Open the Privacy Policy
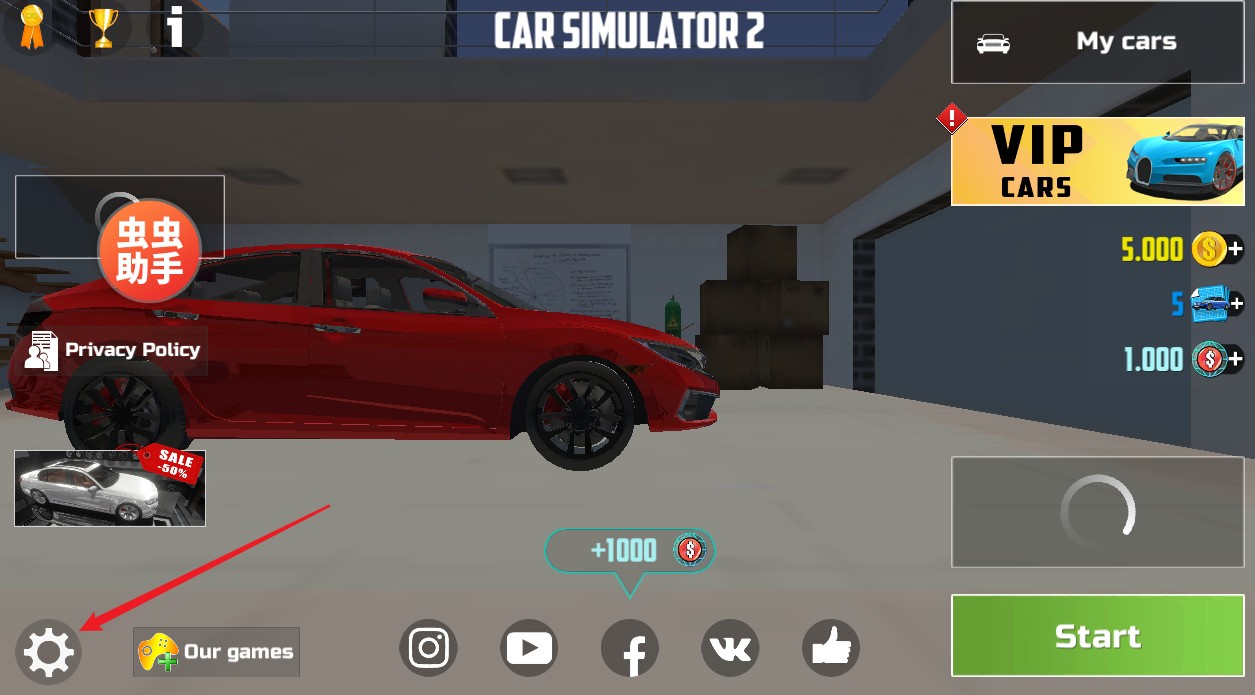 tap(113, 350)
